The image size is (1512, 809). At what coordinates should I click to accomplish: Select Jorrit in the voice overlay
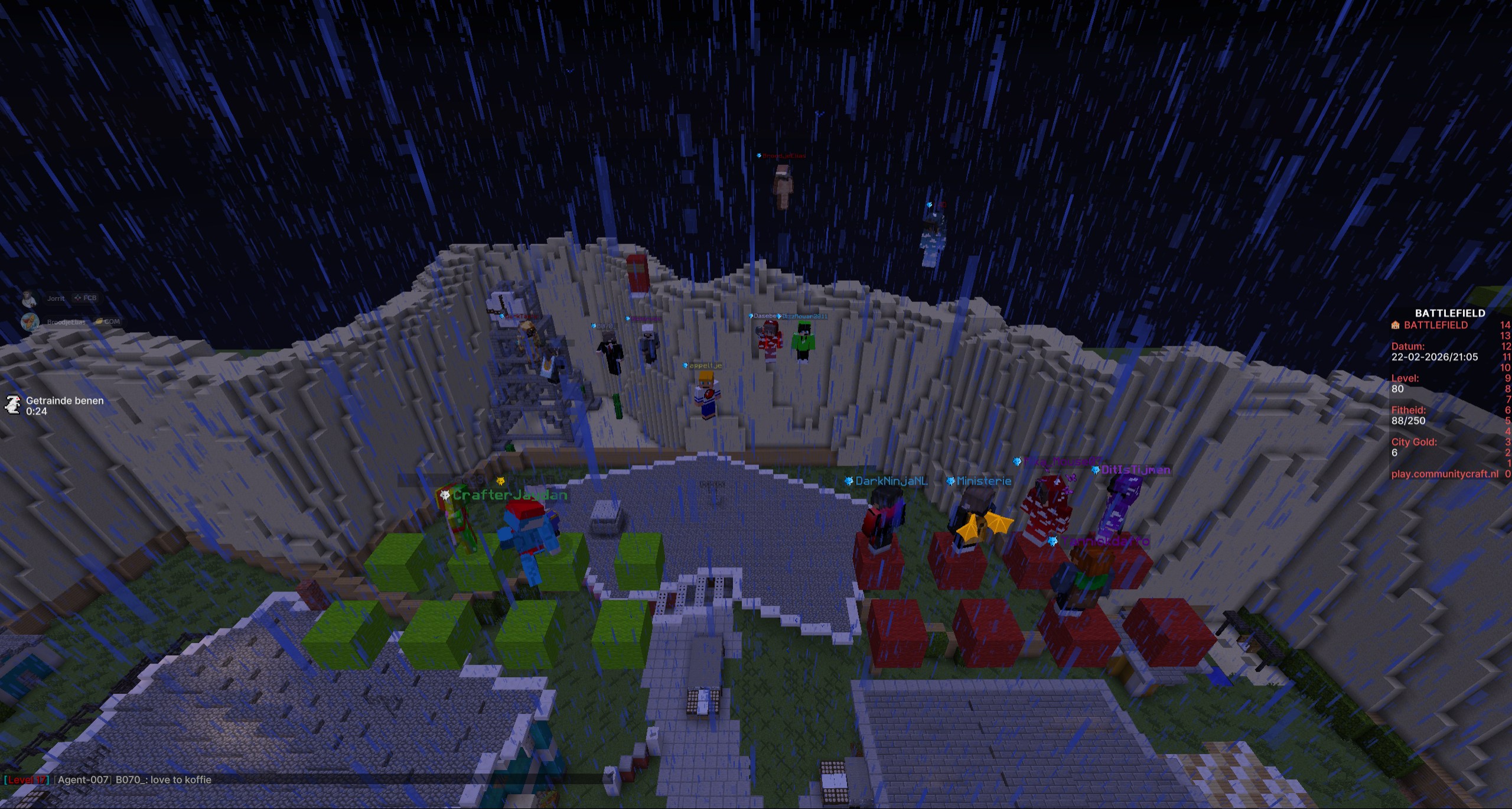click(x=56, y=298)
